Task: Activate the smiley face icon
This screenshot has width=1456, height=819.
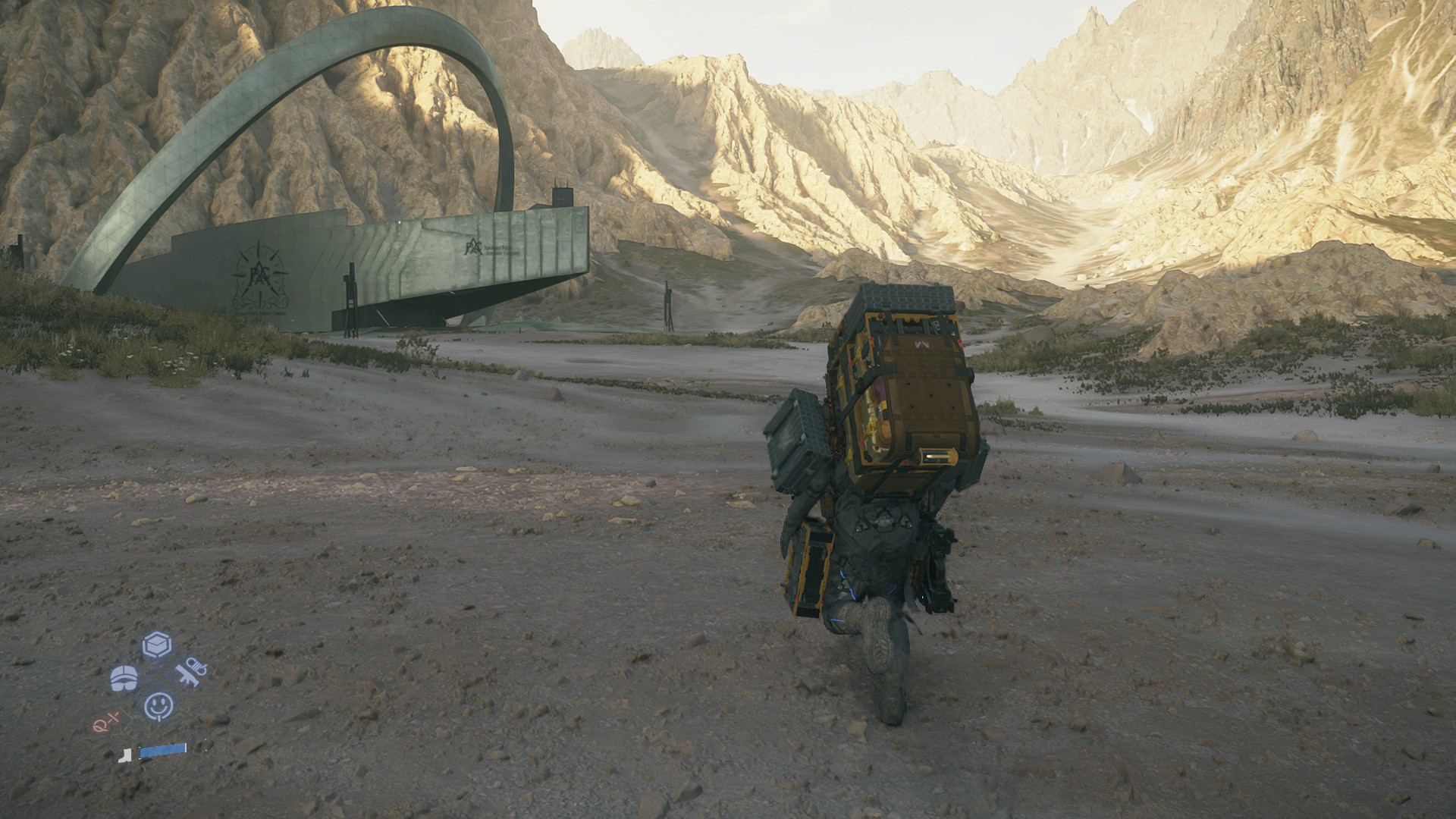Action: [x=158, y=707]
